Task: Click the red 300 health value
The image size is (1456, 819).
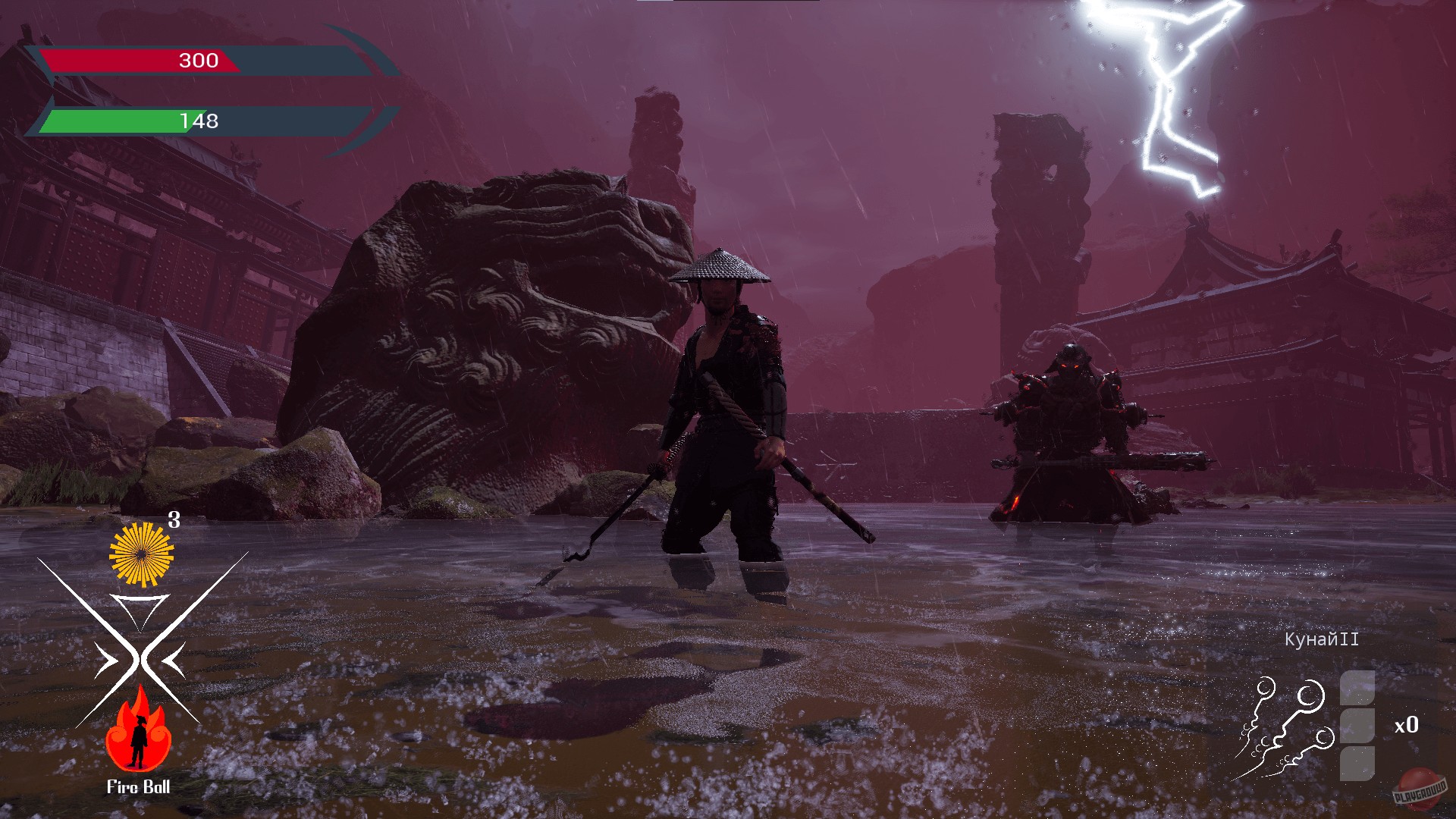Action: coord(199,61)
